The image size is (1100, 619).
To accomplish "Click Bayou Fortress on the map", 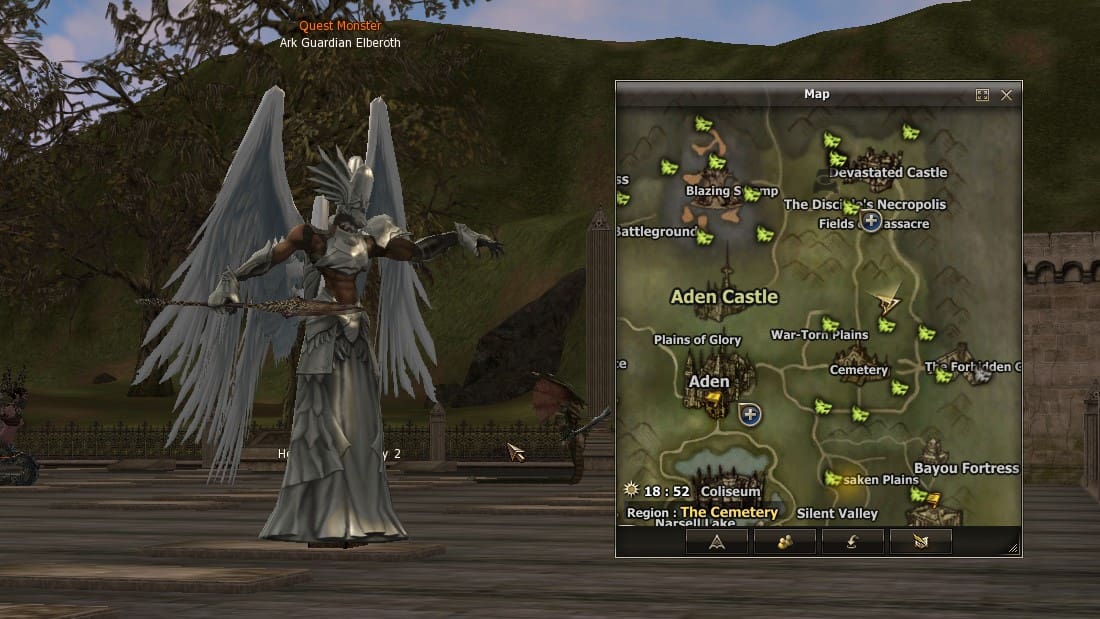I will 965,467.
